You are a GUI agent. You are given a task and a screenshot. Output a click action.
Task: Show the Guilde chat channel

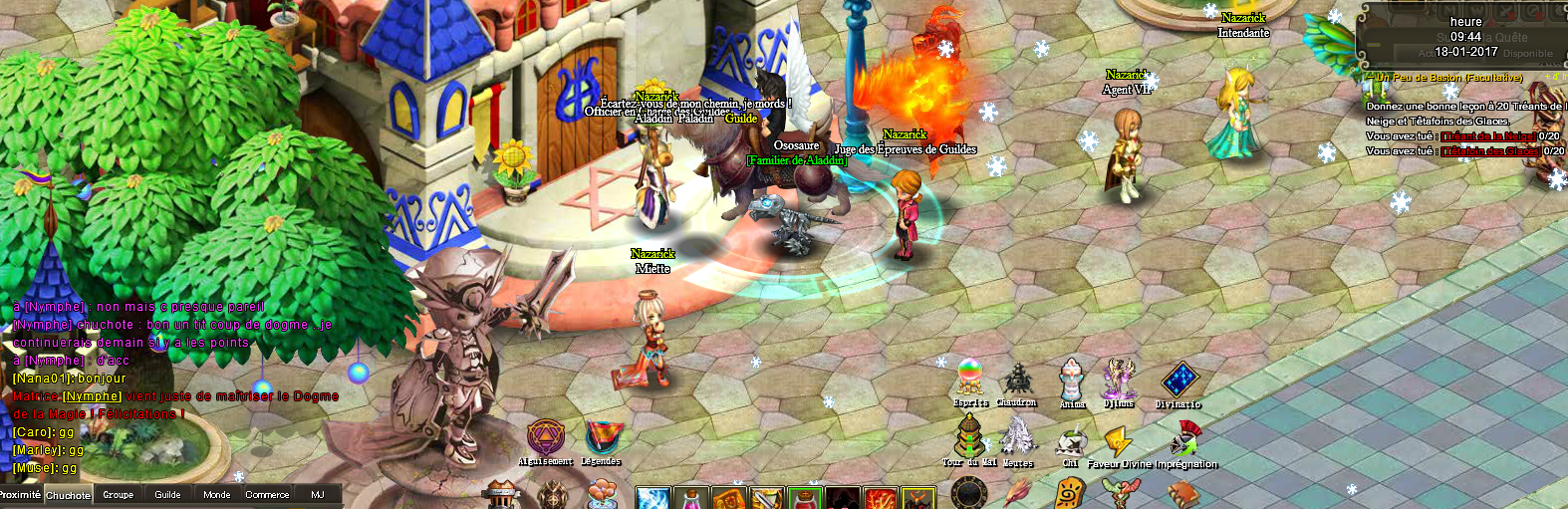(x=167, y=495)
